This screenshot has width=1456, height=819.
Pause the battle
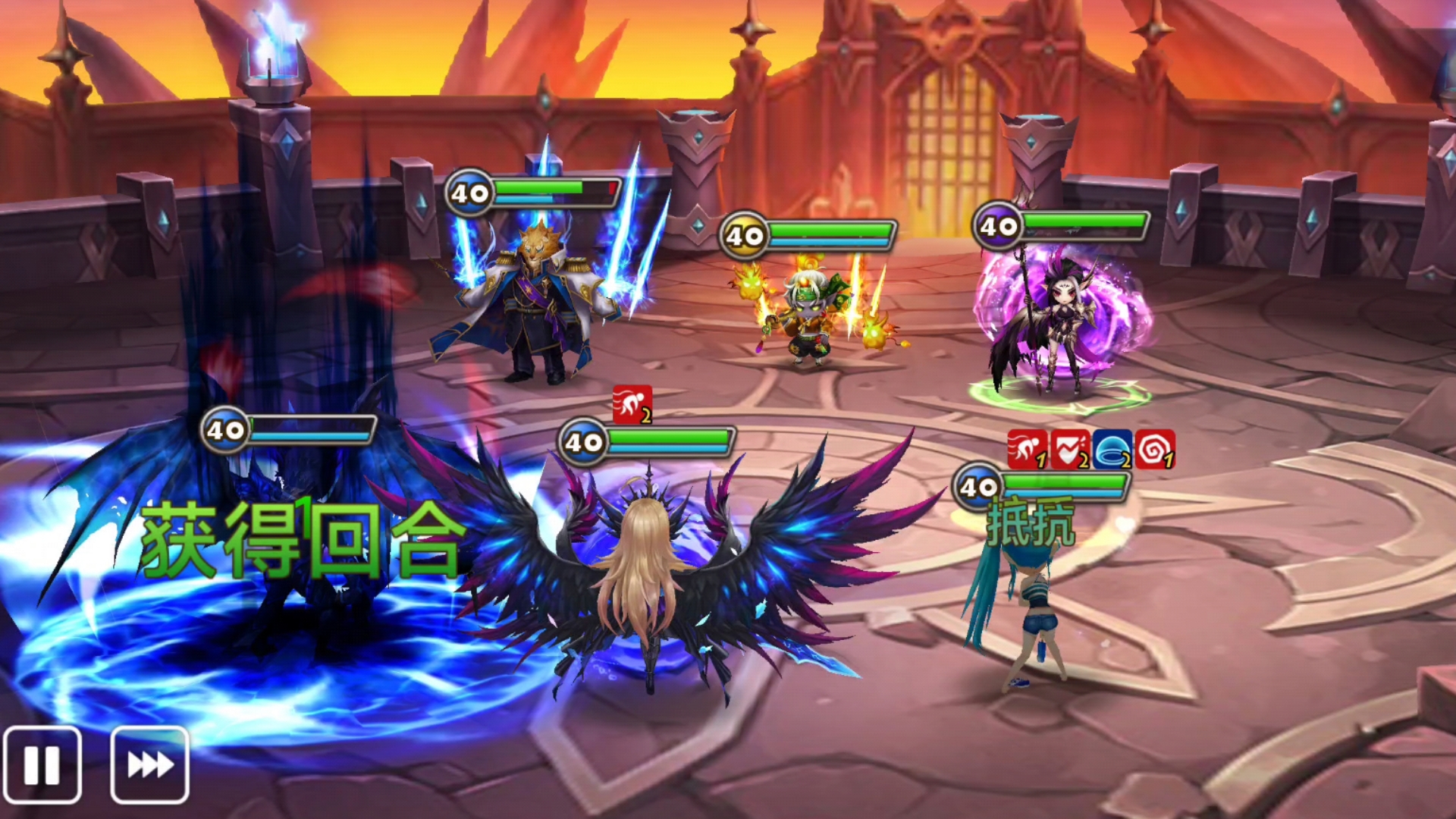pos(42,764)
